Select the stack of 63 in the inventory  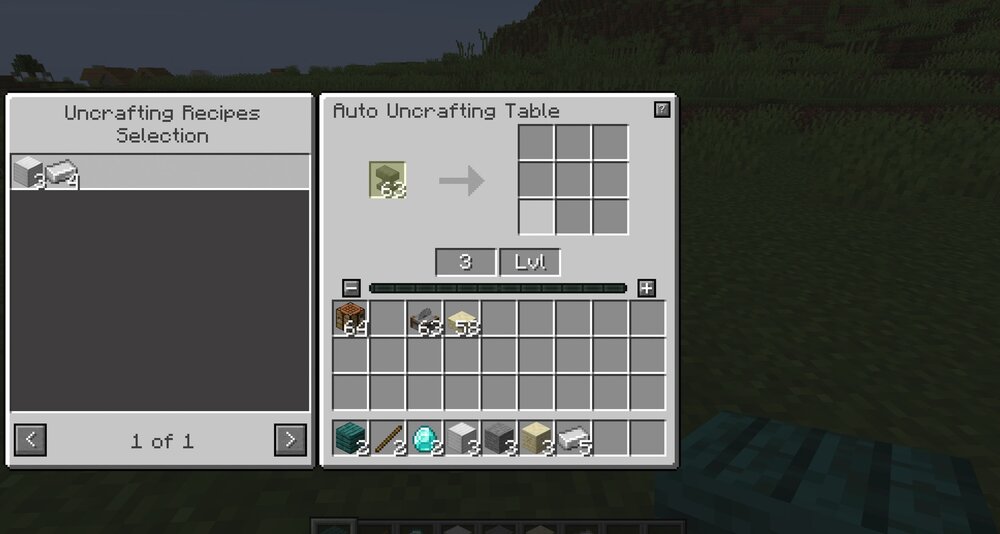pyautogui.click(x=424, y=318)
